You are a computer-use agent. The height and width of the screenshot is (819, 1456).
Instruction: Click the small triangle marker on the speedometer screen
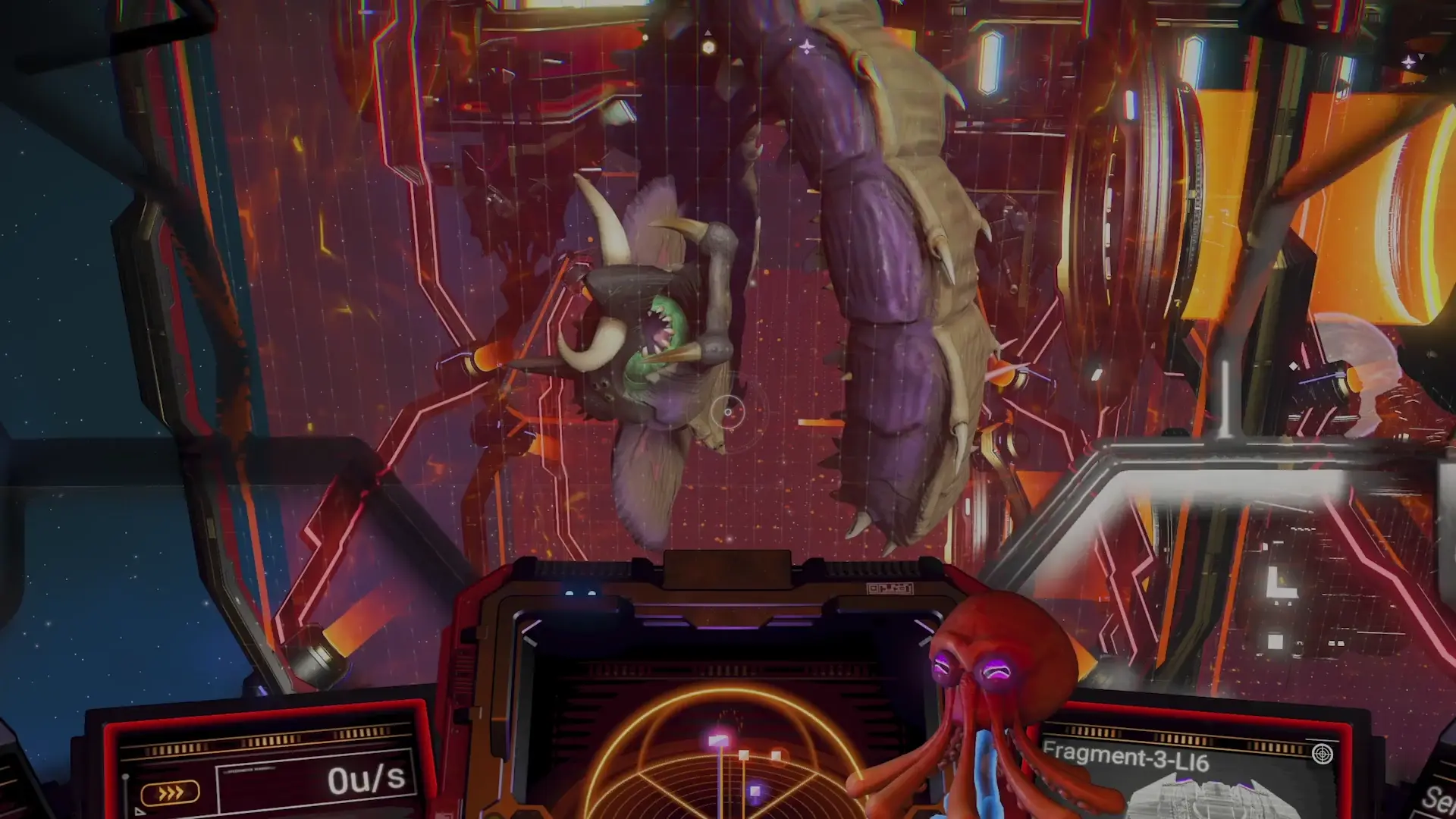tap(139, 812)
